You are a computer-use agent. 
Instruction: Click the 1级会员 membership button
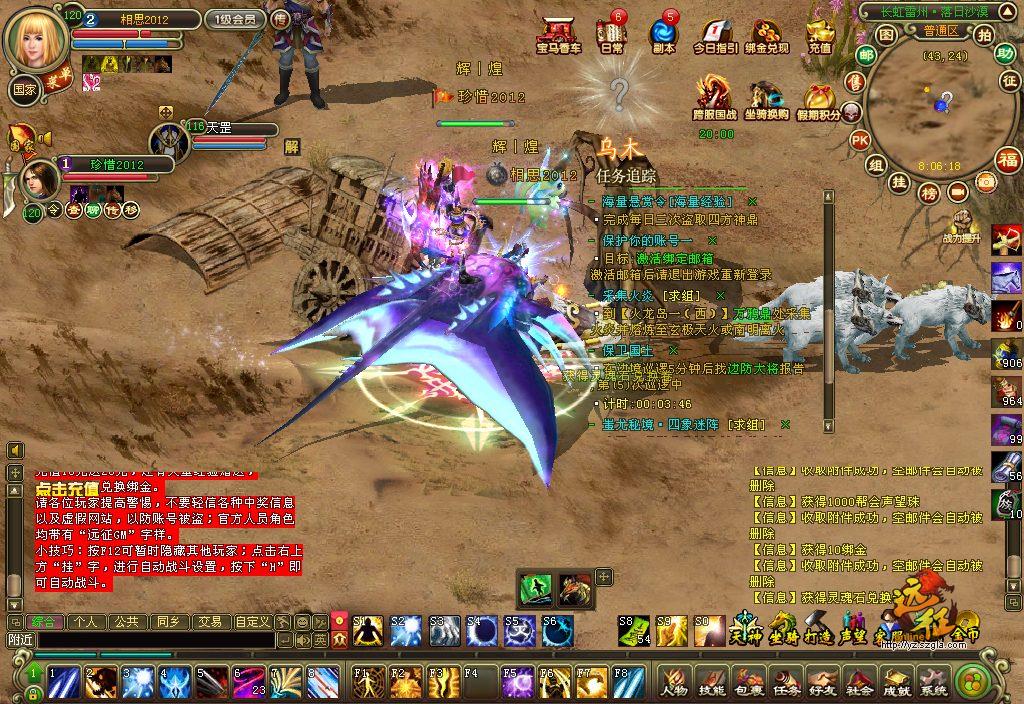coord(234,19)
